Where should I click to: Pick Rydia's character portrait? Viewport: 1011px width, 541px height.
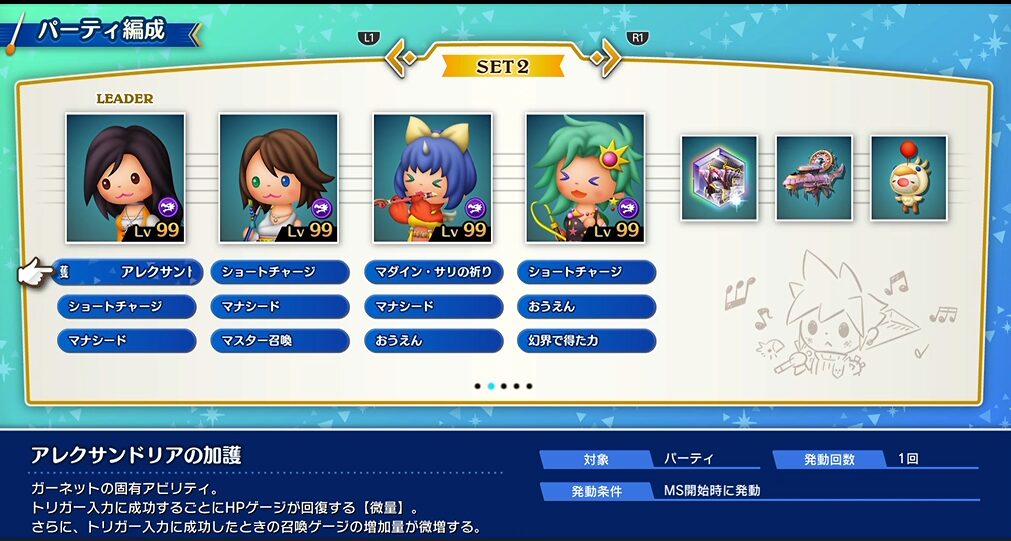(585, 178)
